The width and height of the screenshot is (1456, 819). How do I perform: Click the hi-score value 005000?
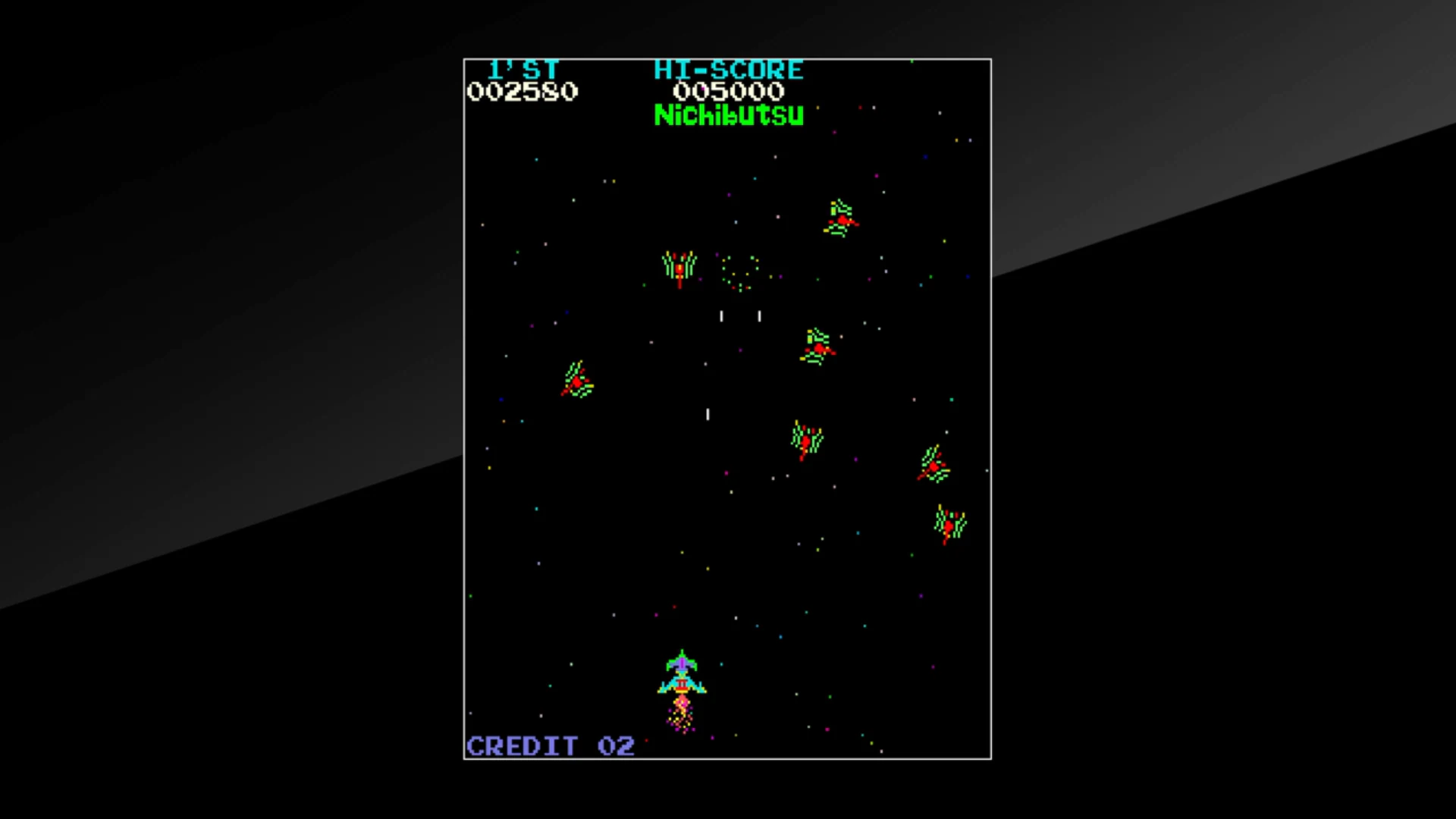click(729, 93)
